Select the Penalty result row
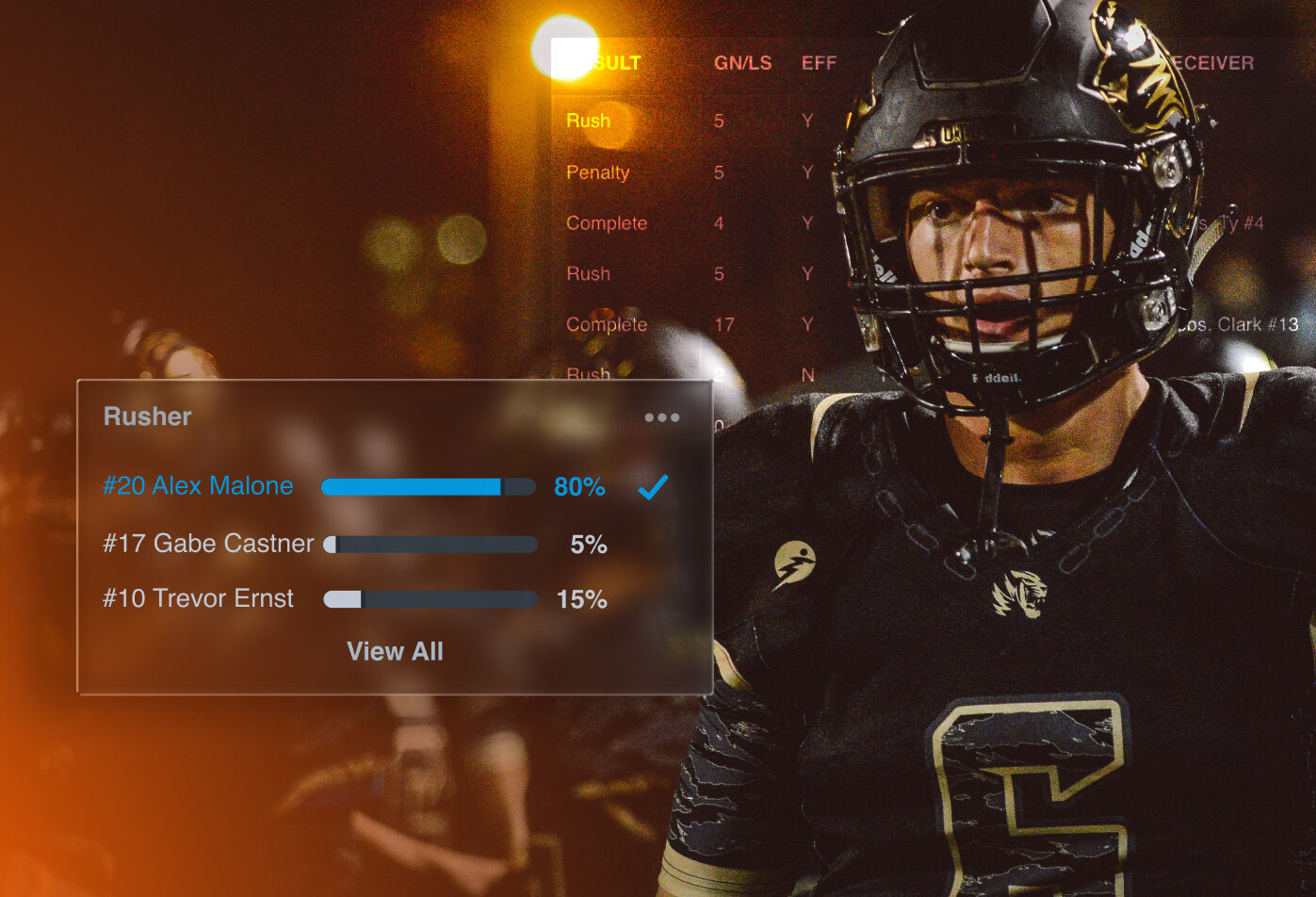The width and height of the screenshot is (1316, 897). pyautogui.click(x=597, y=172)
